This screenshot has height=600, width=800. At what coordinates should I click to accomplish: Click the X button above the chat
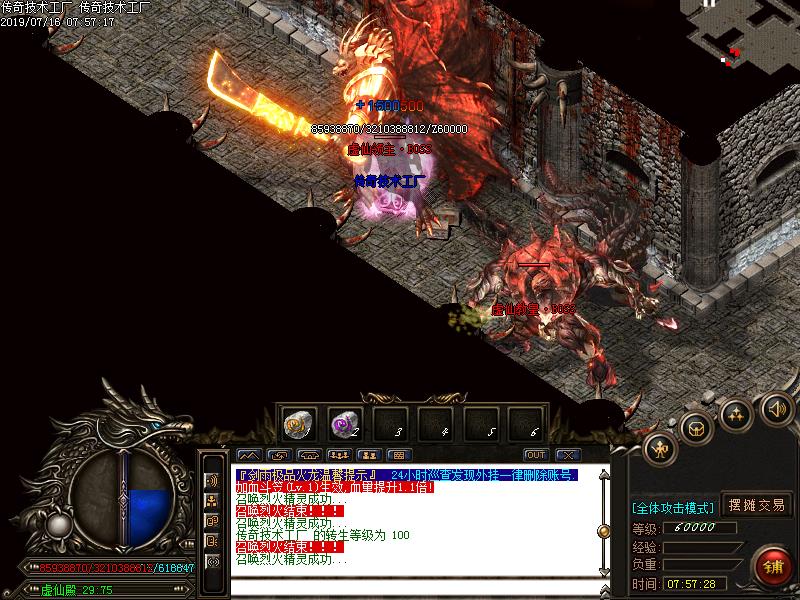pos(566,456)
